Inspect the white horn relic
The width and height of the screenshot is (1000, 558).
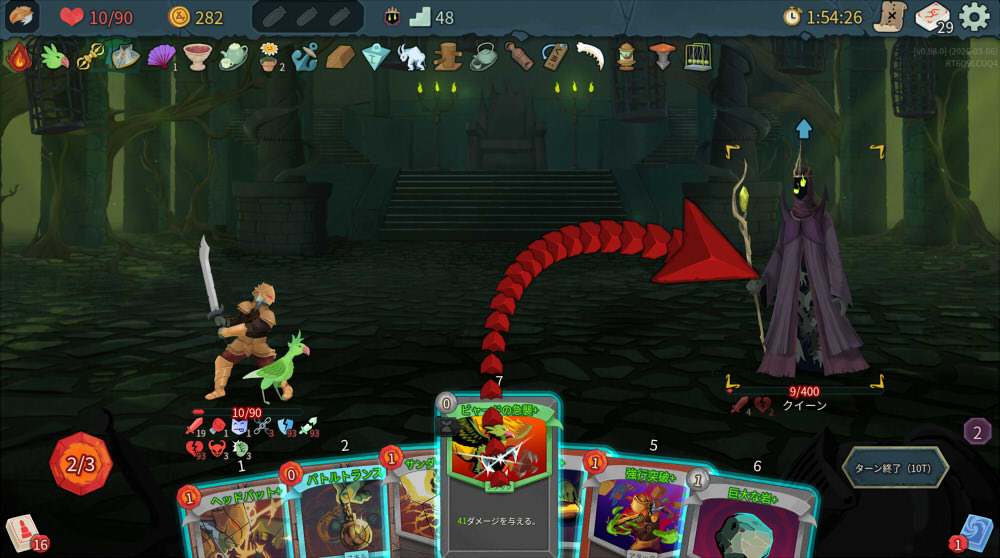(590, 55)
